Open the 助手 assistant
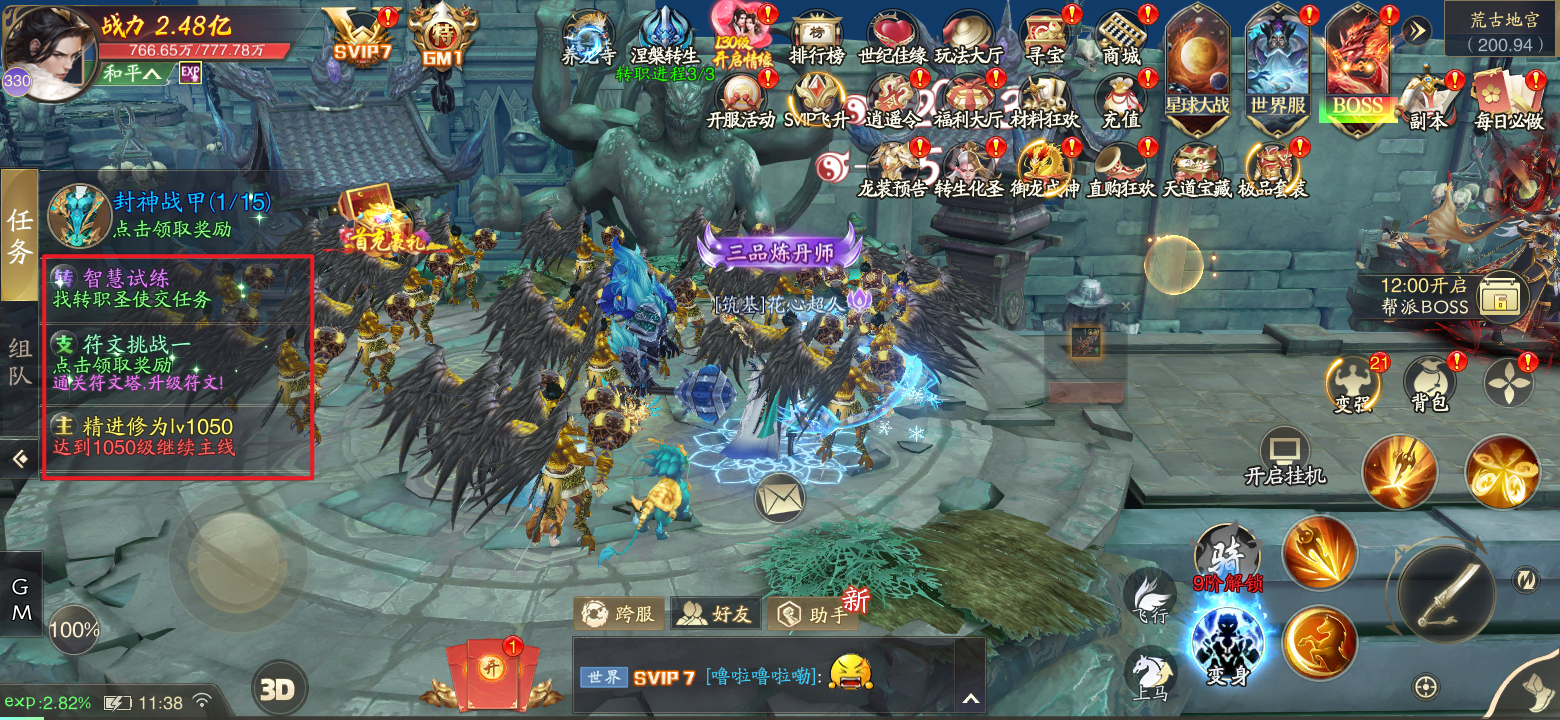Screen dimensions: 1560x720 point(817,613)
